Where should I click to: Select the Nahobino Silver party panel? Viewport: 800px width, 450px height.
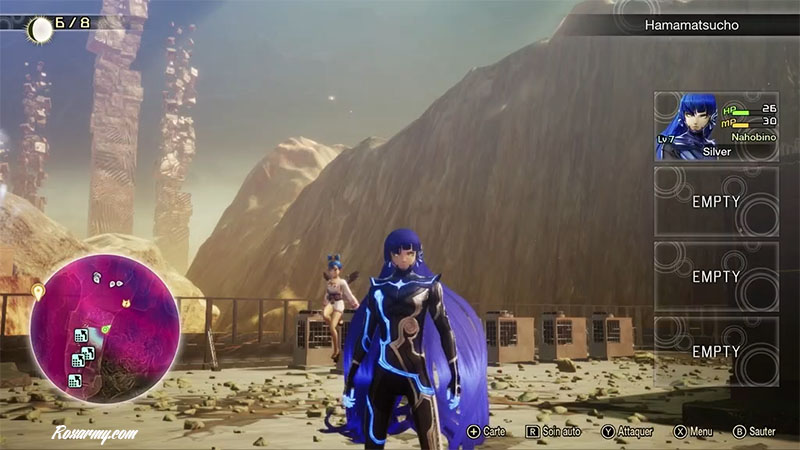click(716, 127)
